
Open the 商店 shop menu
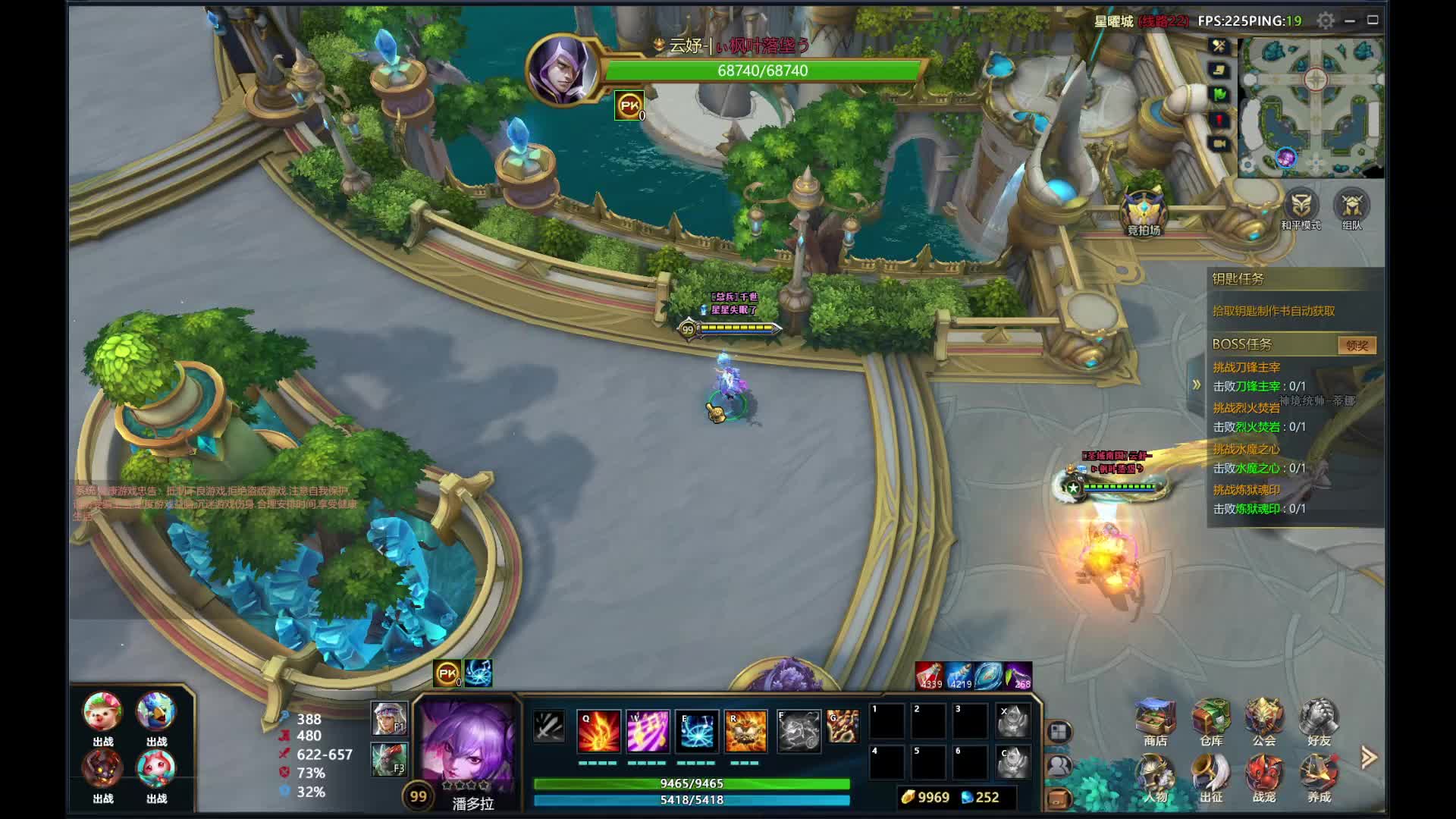coord(1155,720)
